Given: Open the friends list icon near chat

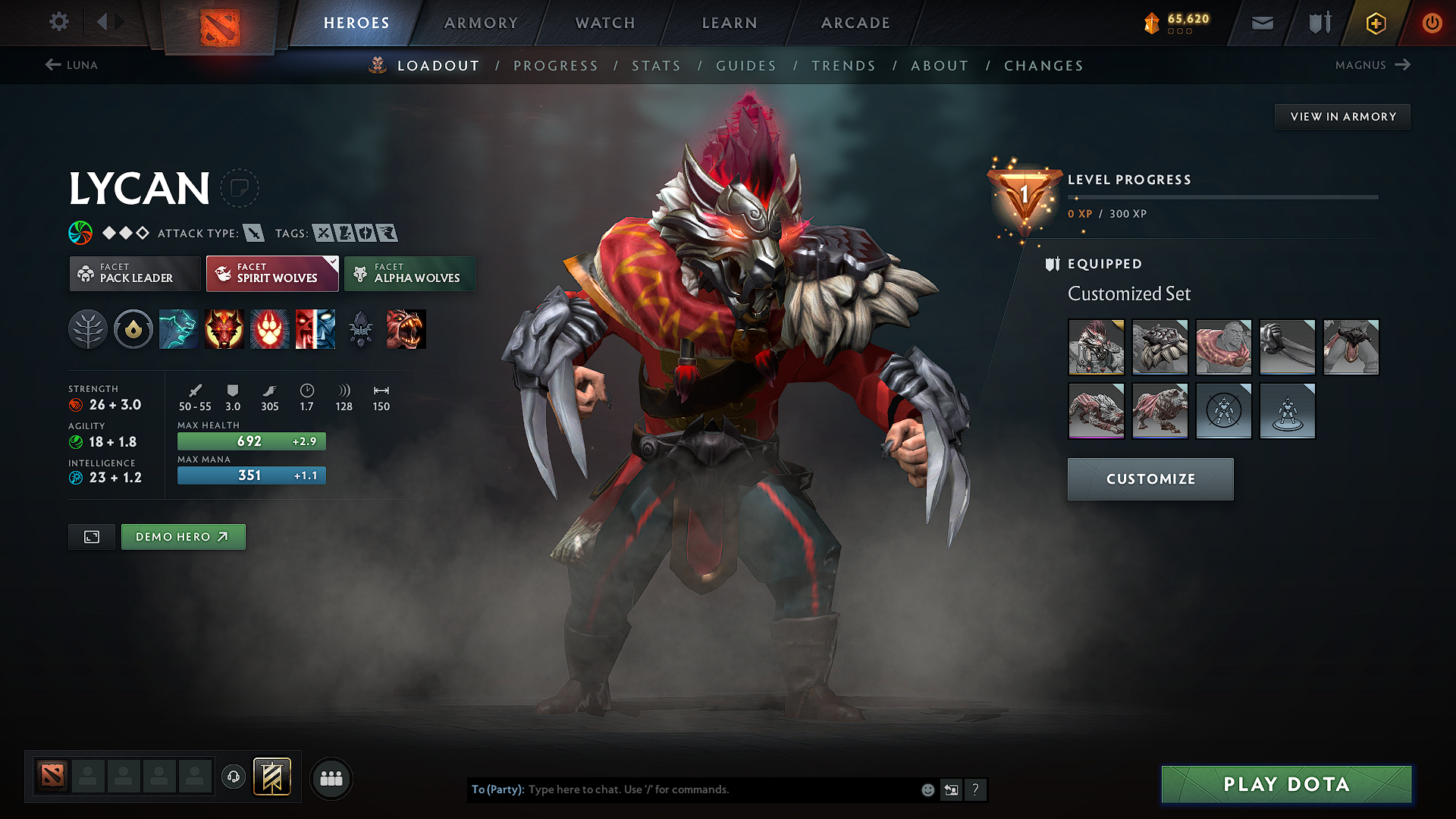Looking at the screenshot, I should click(331, 778).
